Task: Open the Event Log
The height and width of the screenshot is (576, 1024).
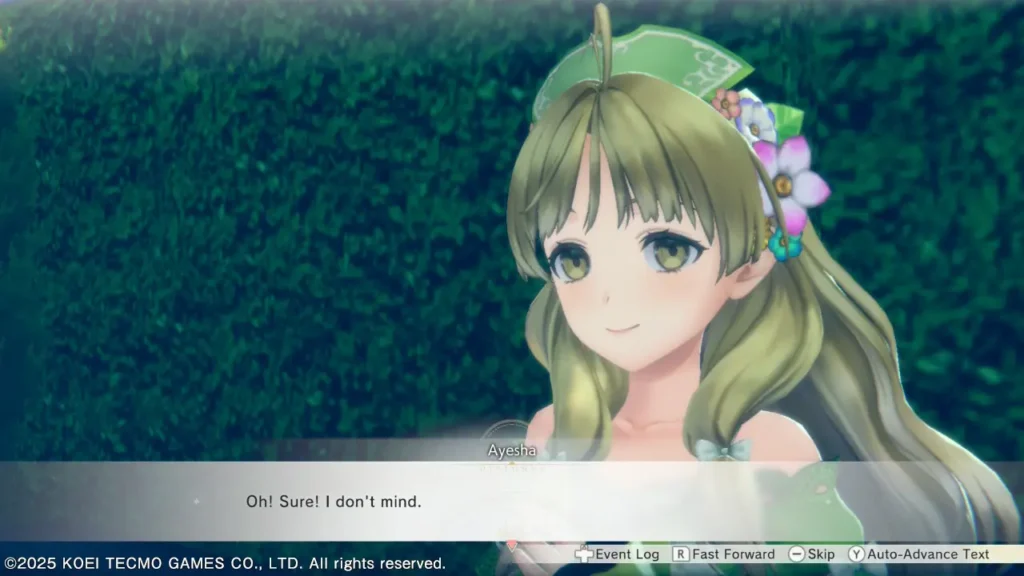Action: 617,554
